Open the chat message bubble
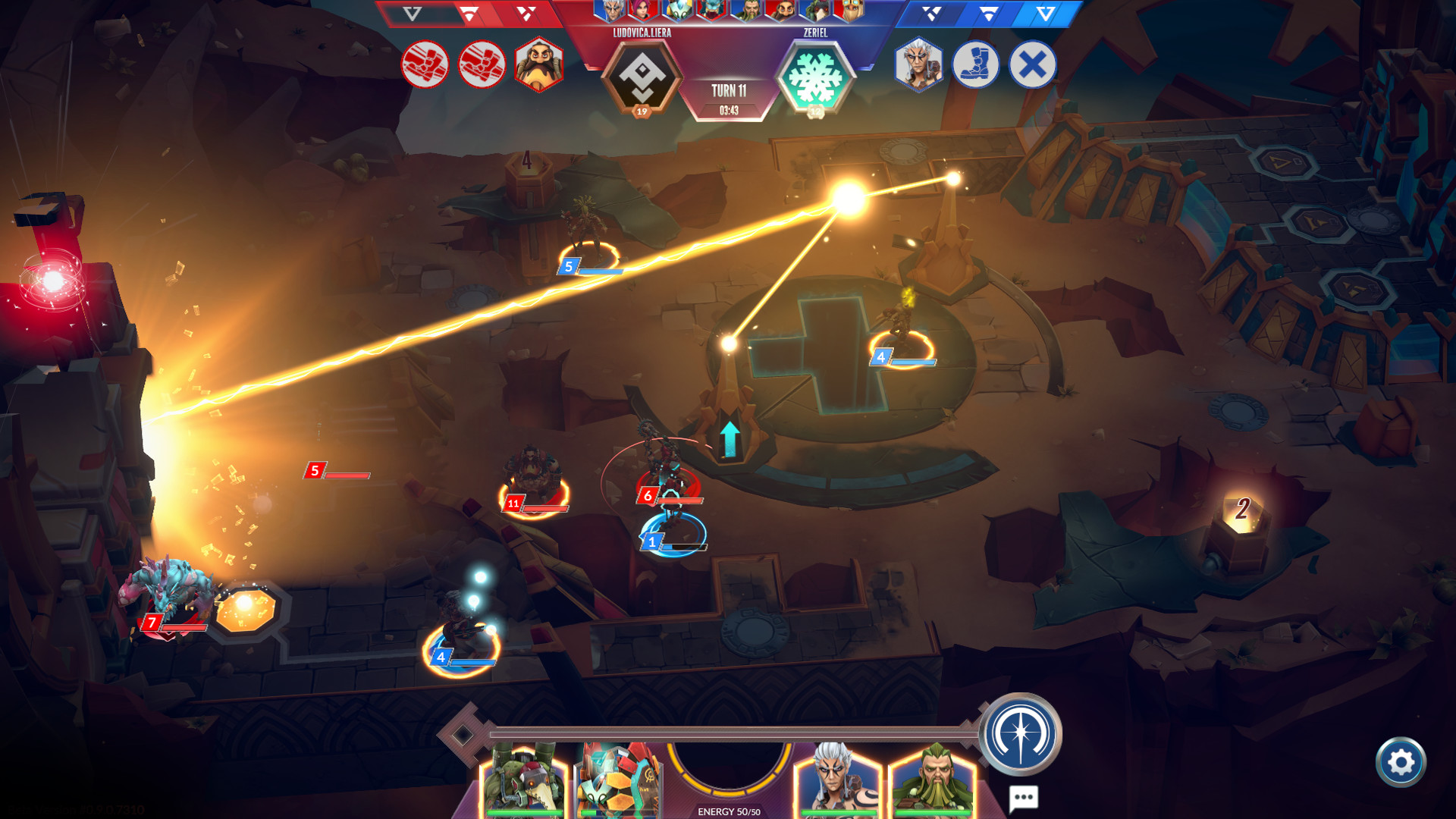This screenshot has height=819, width=1456. coord(1025,796)
